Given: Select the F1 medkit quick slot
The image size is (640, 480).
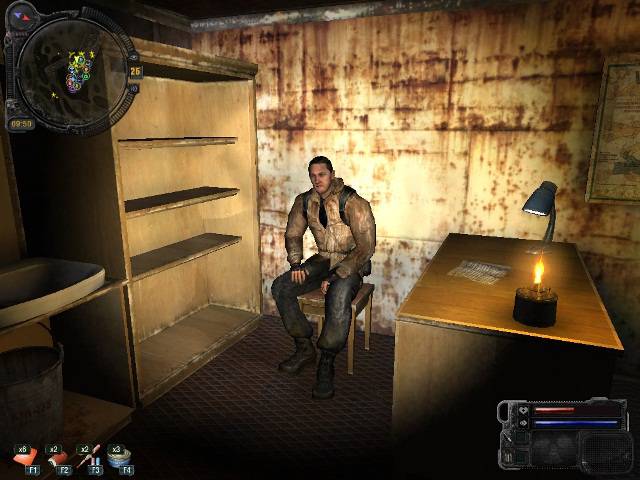Looking at the screenshot, I should [27, 459].
